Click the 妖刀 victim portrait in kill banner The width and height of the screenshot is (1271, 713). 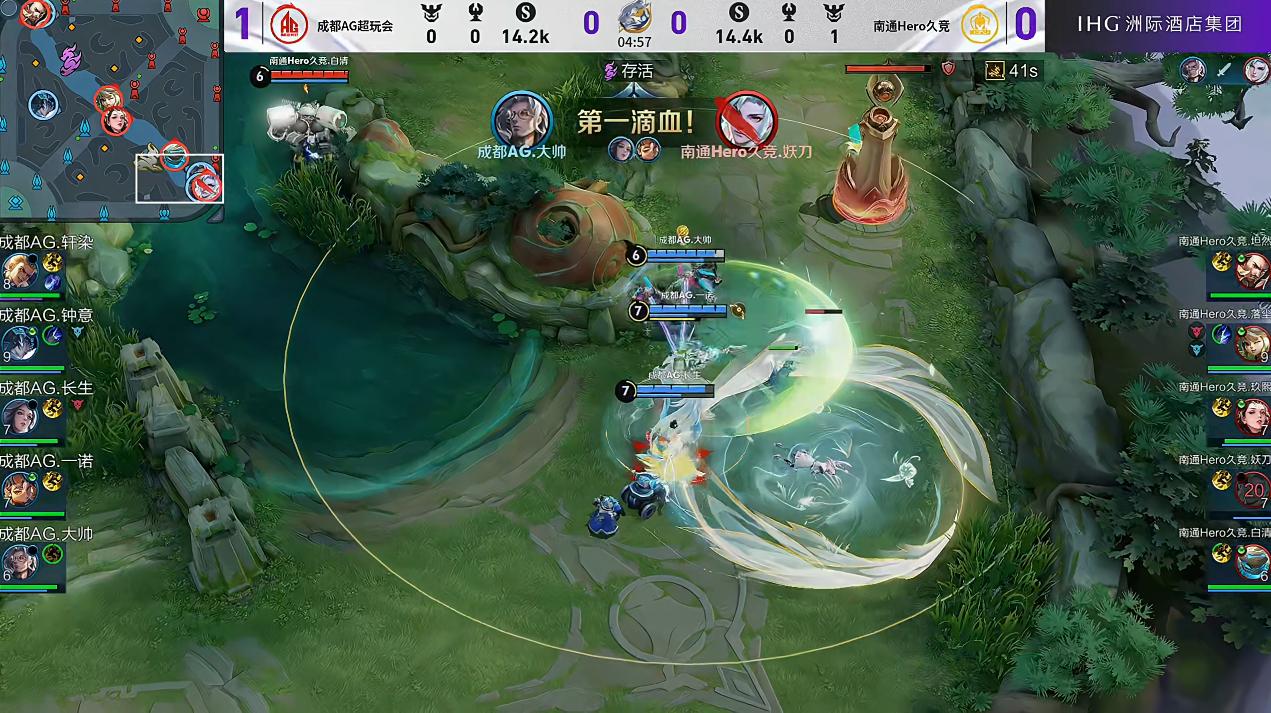pyautogui.click(x=746, y=120)
